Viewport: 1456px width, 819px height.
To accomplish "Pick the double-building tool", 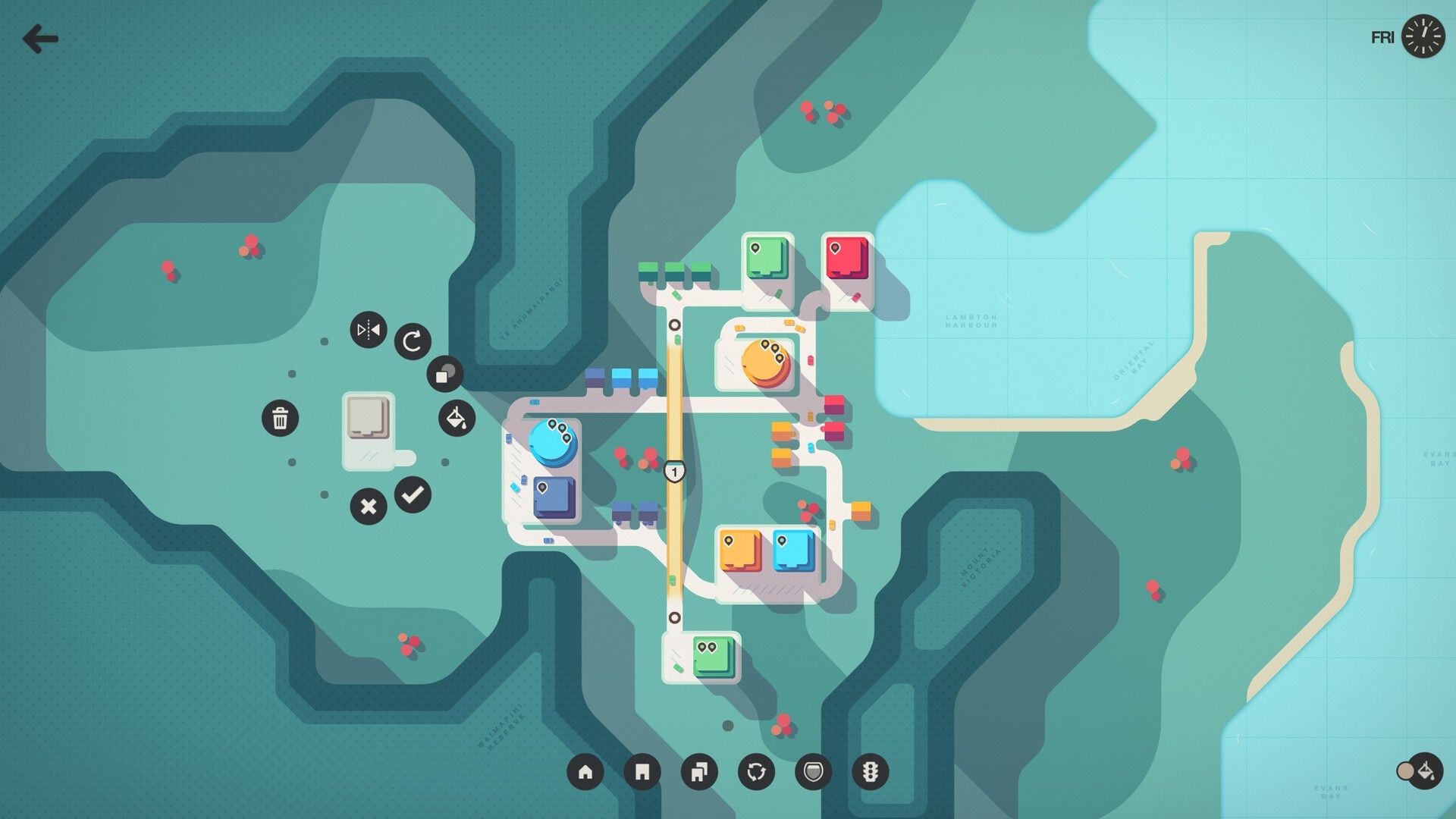I will (x=699, y=772).
